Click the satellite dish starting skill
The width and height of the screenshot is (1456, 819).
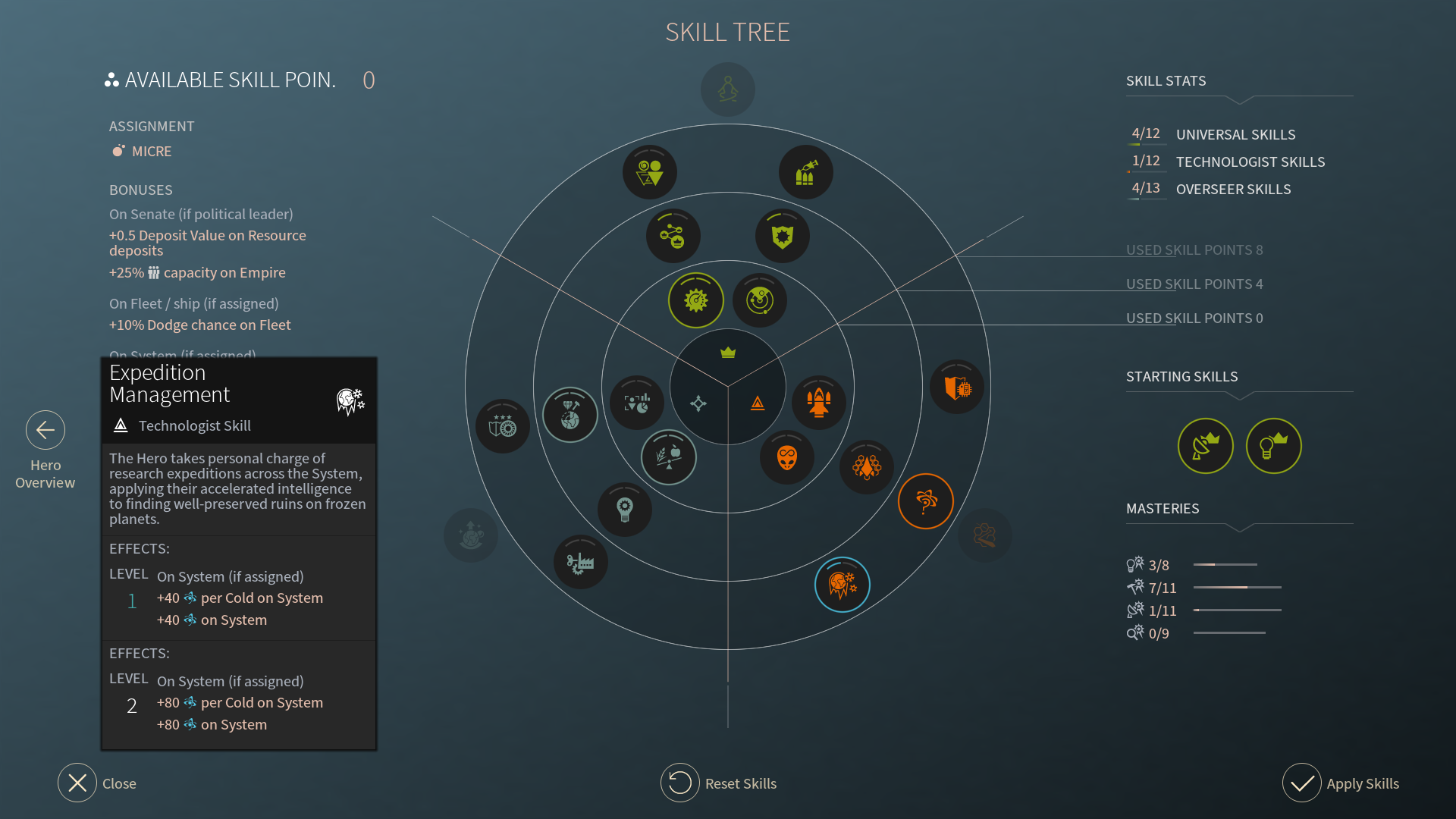1205,446
